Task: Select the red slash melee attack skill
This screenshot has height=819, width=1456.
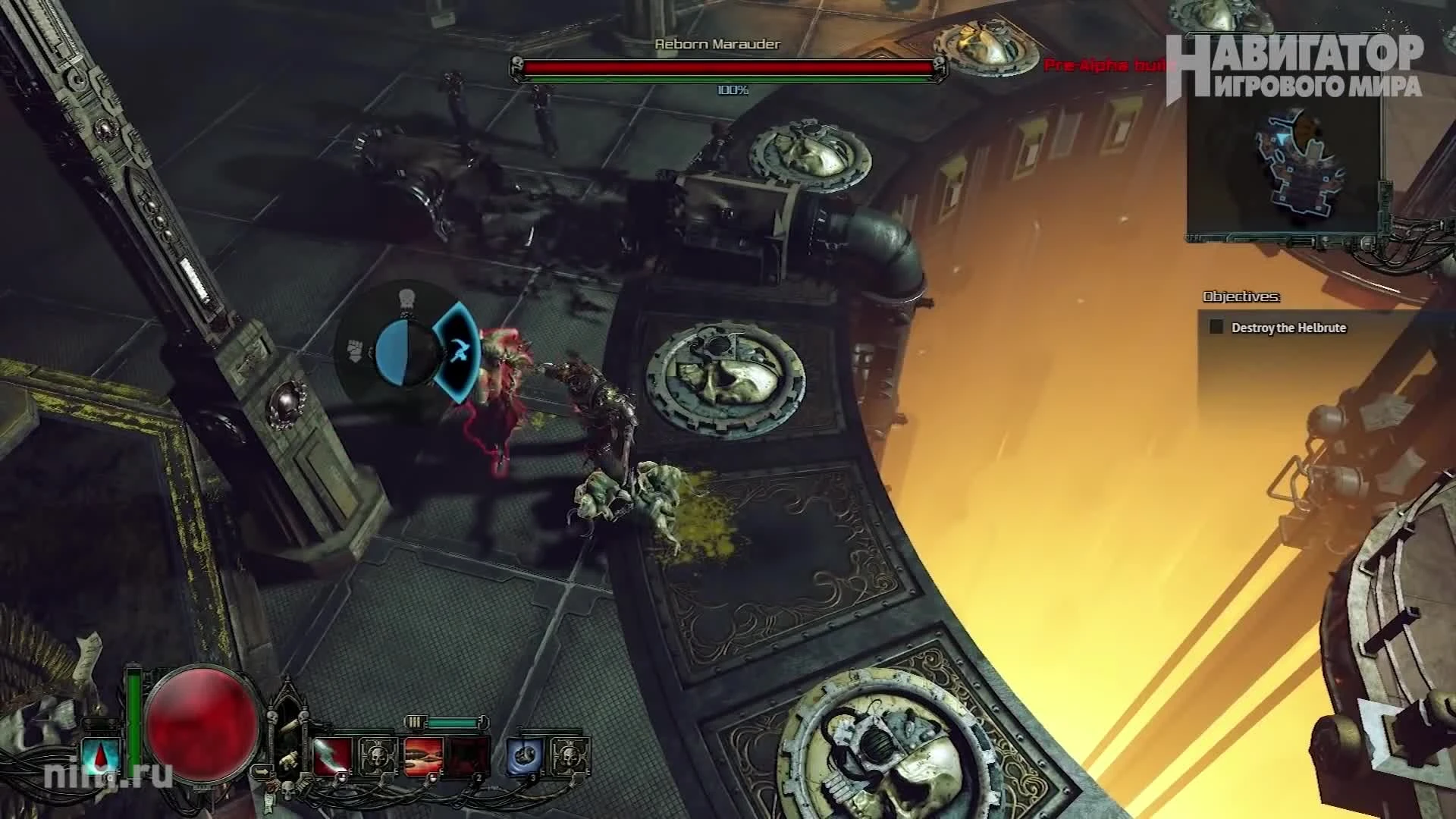Action: click(331, 755)
